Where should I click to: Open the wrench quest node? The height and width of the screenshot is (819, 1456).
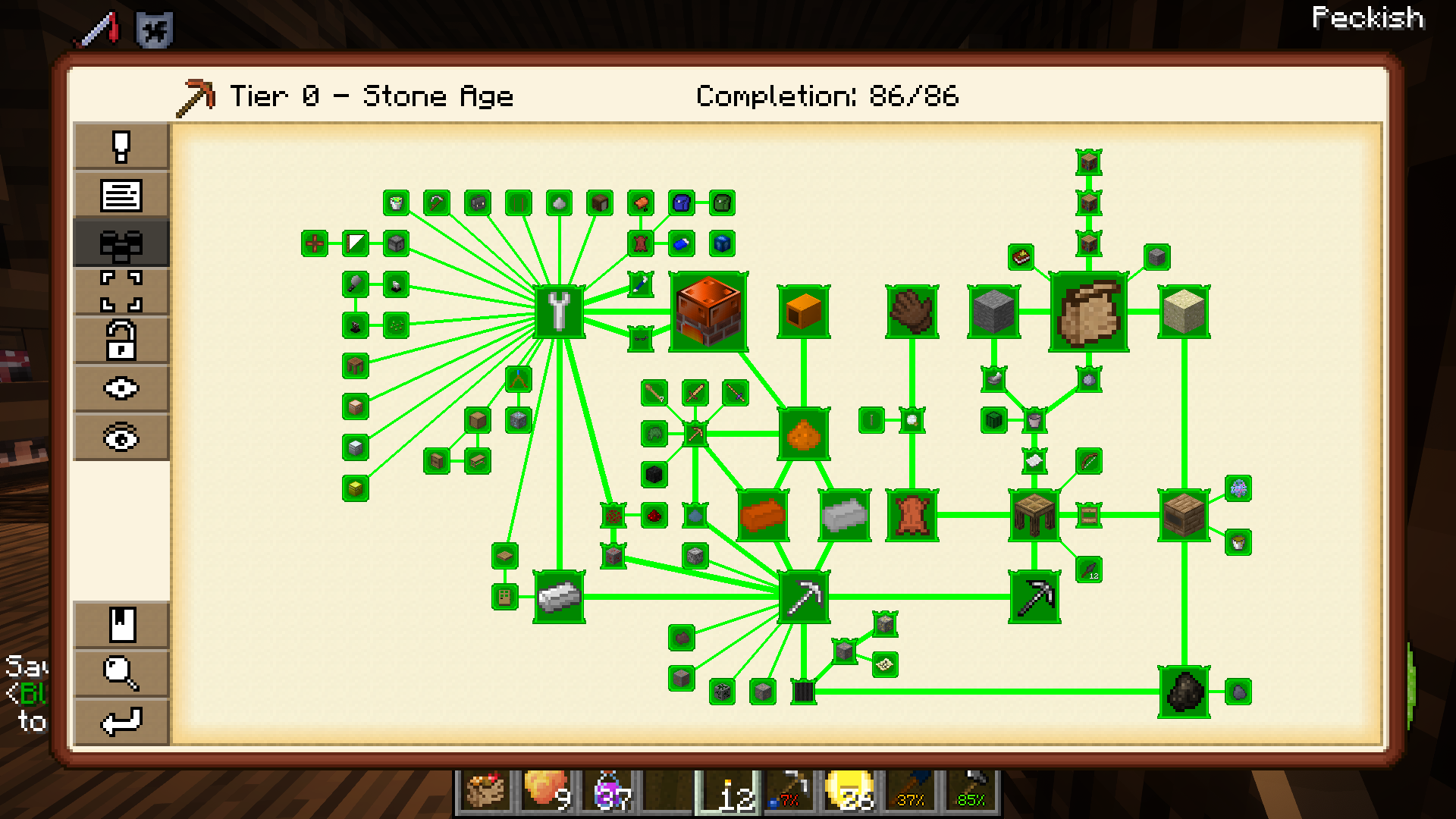pos(559,312)
